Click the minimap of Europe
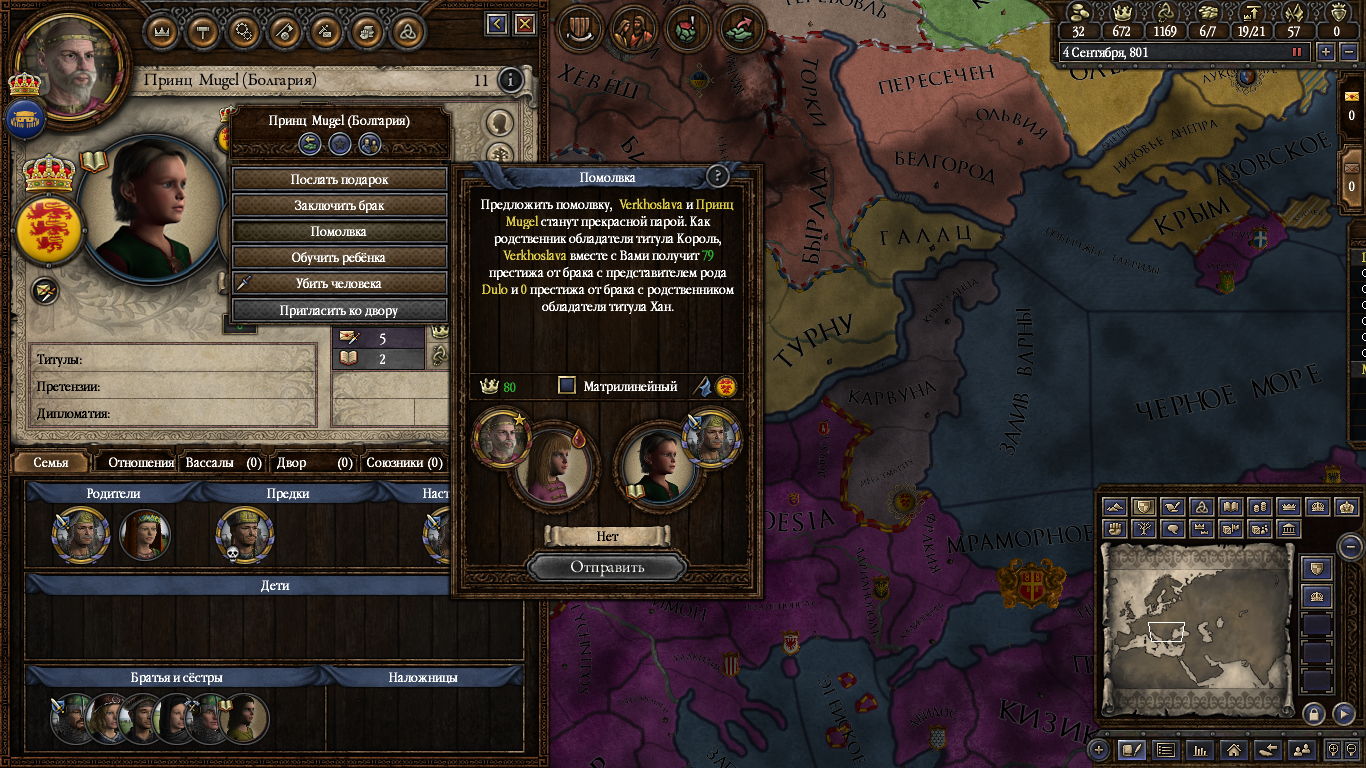 [1197, 630]
